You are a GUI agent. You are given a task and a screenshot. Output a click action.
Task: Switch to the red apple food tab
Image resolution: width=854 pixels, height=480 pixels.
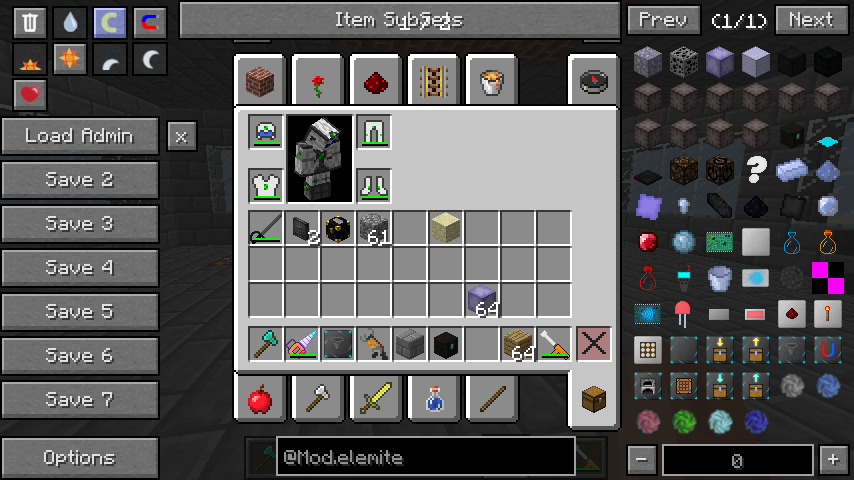click(x=260, y=401)
